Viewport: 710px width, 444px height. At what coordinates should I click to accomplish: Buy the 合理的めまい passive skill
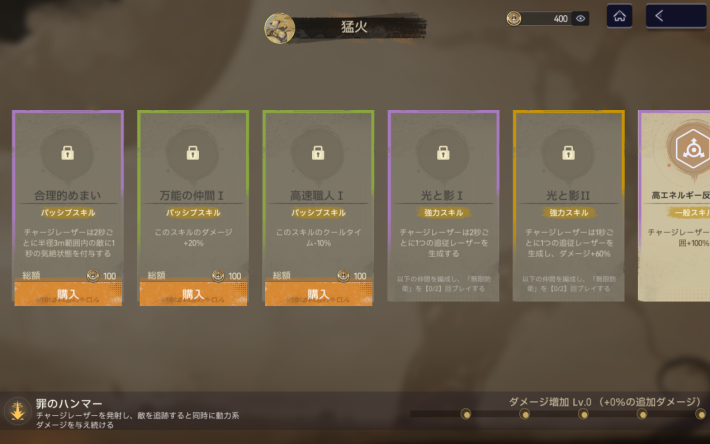point(68,294)
